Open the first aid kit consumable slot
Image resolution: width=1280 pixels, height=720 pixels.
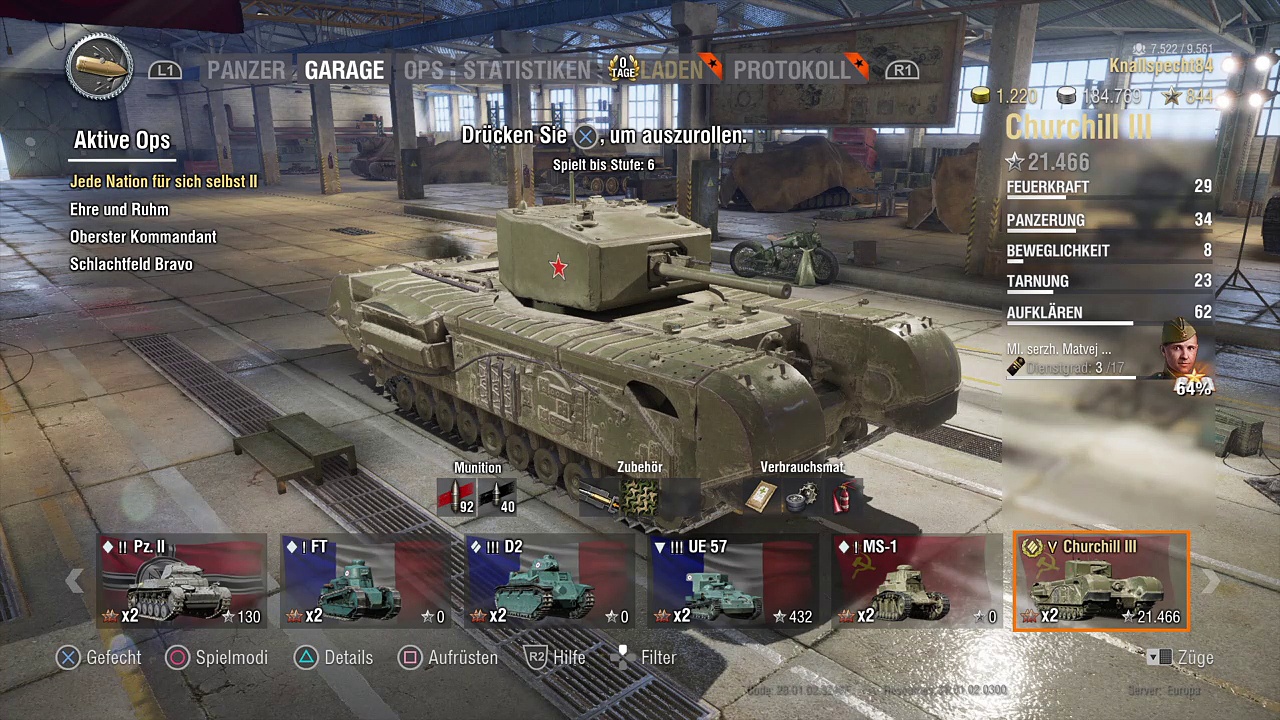pos(762,496)
